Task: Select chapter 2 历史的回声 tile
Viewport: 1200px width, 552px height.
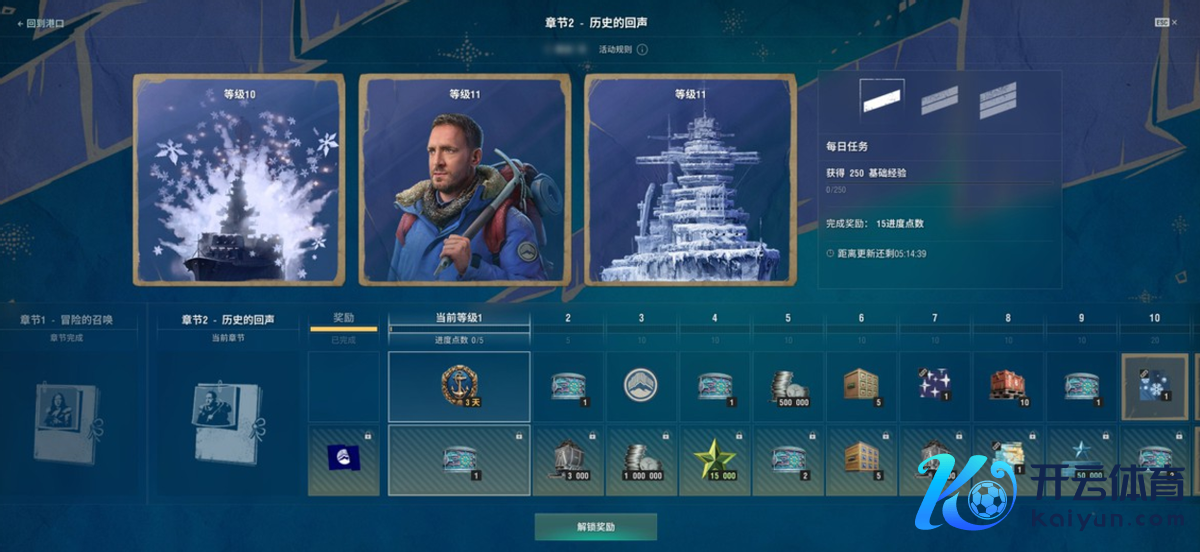Action: pyautogui.click(x=227, y=410)
